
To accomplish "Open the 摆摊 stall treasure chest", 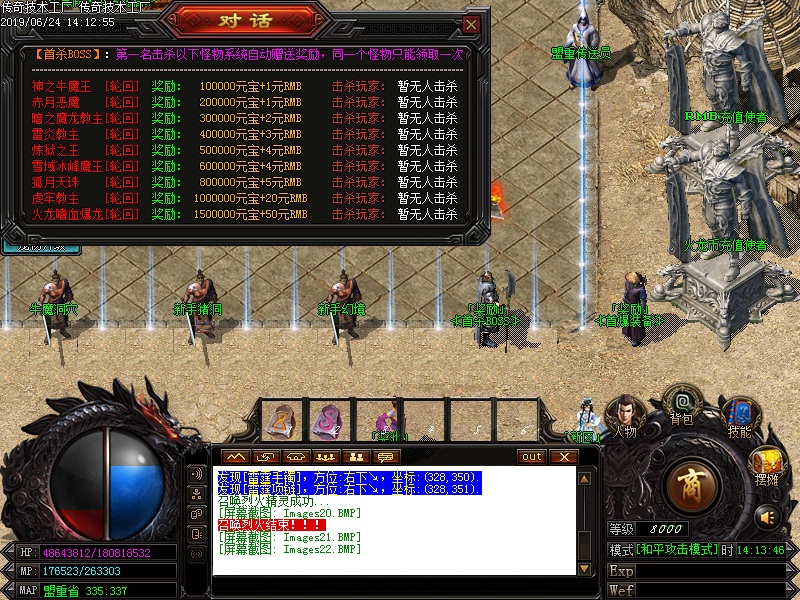I will (767, 463).
